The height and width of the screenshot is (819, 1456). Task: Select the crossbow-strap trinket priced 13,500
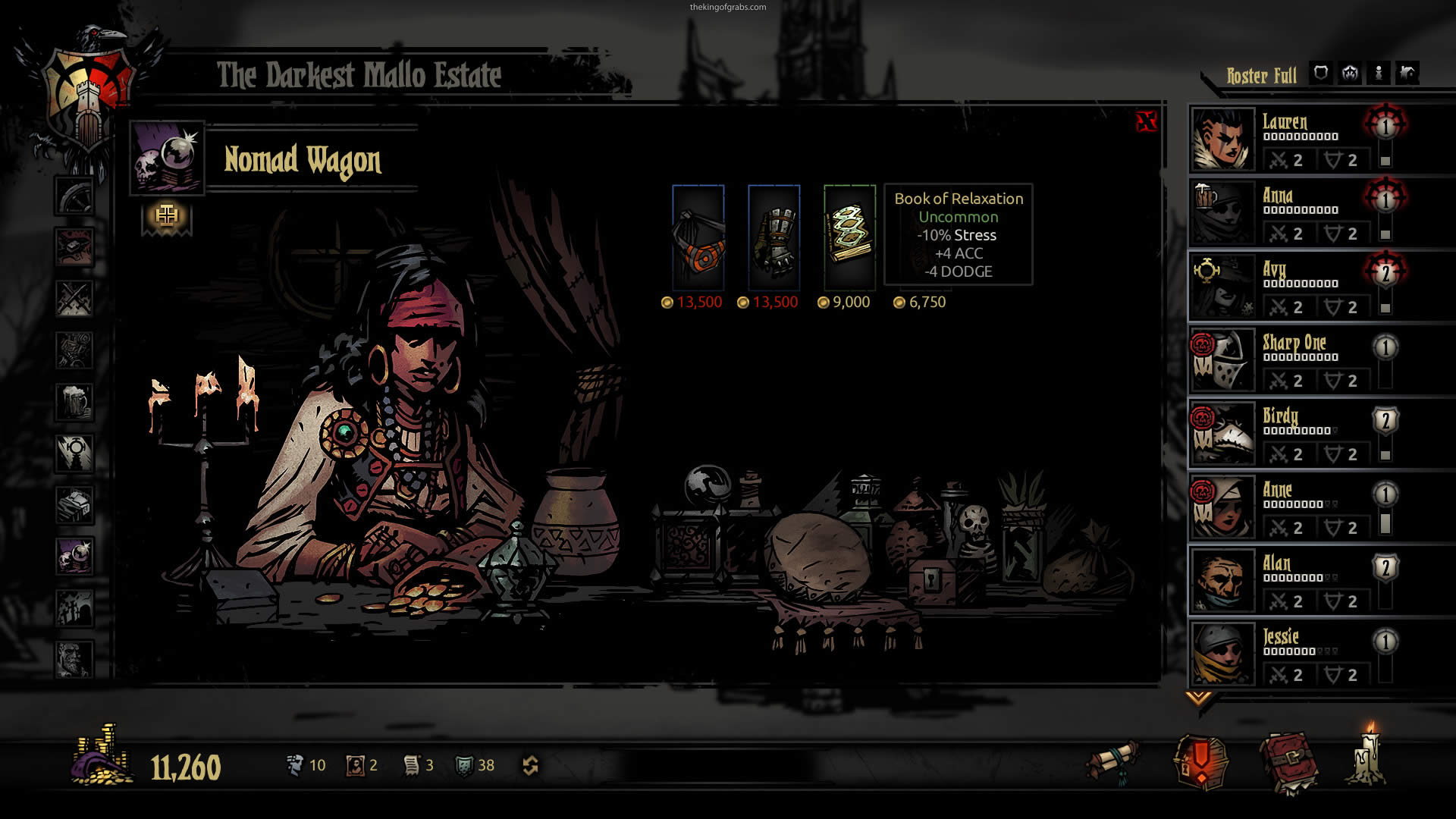[x=698, y=236]
